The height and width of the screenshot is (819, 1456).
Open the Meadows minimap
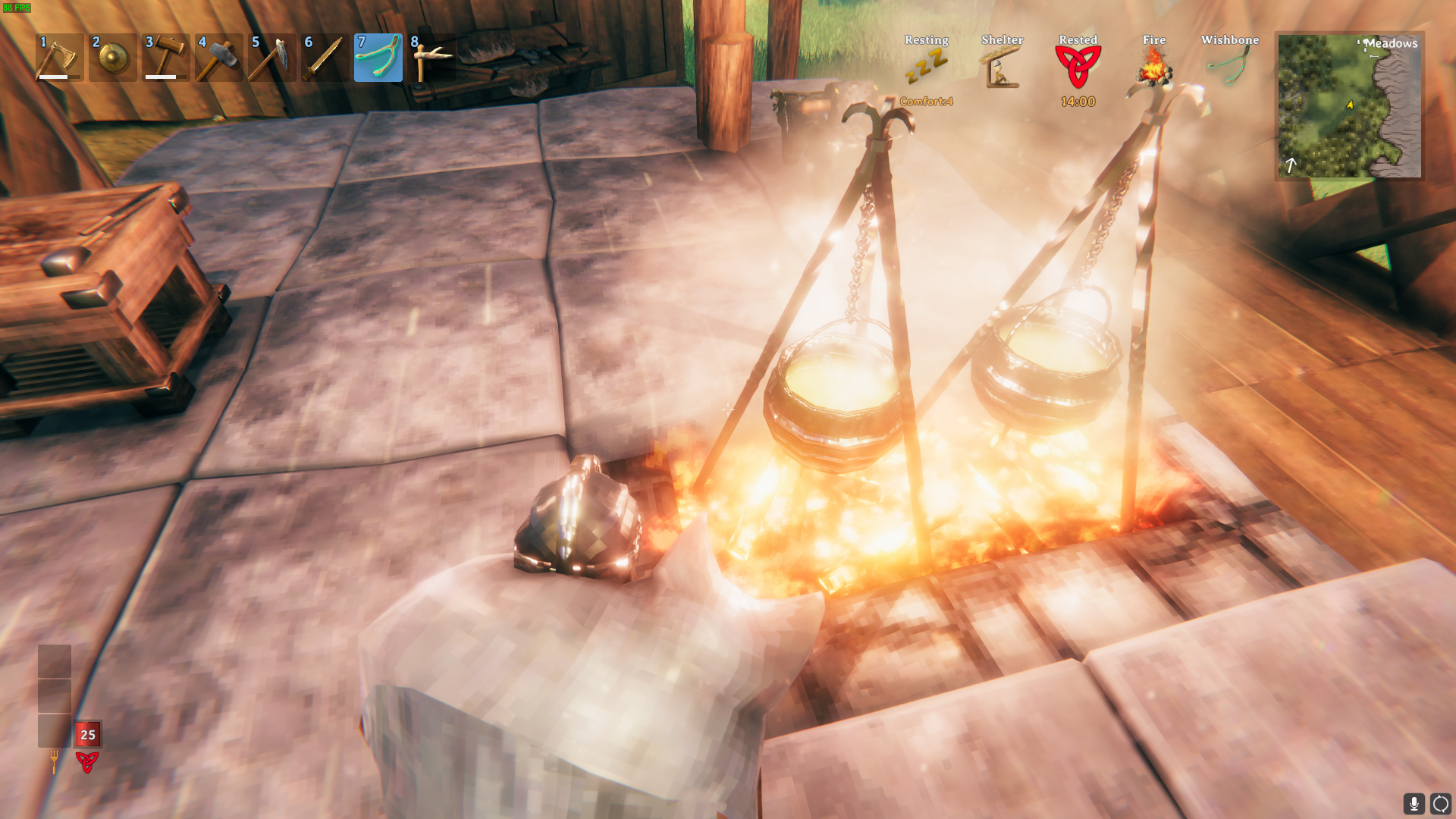pyautogui.click(x=1349, y=105)
